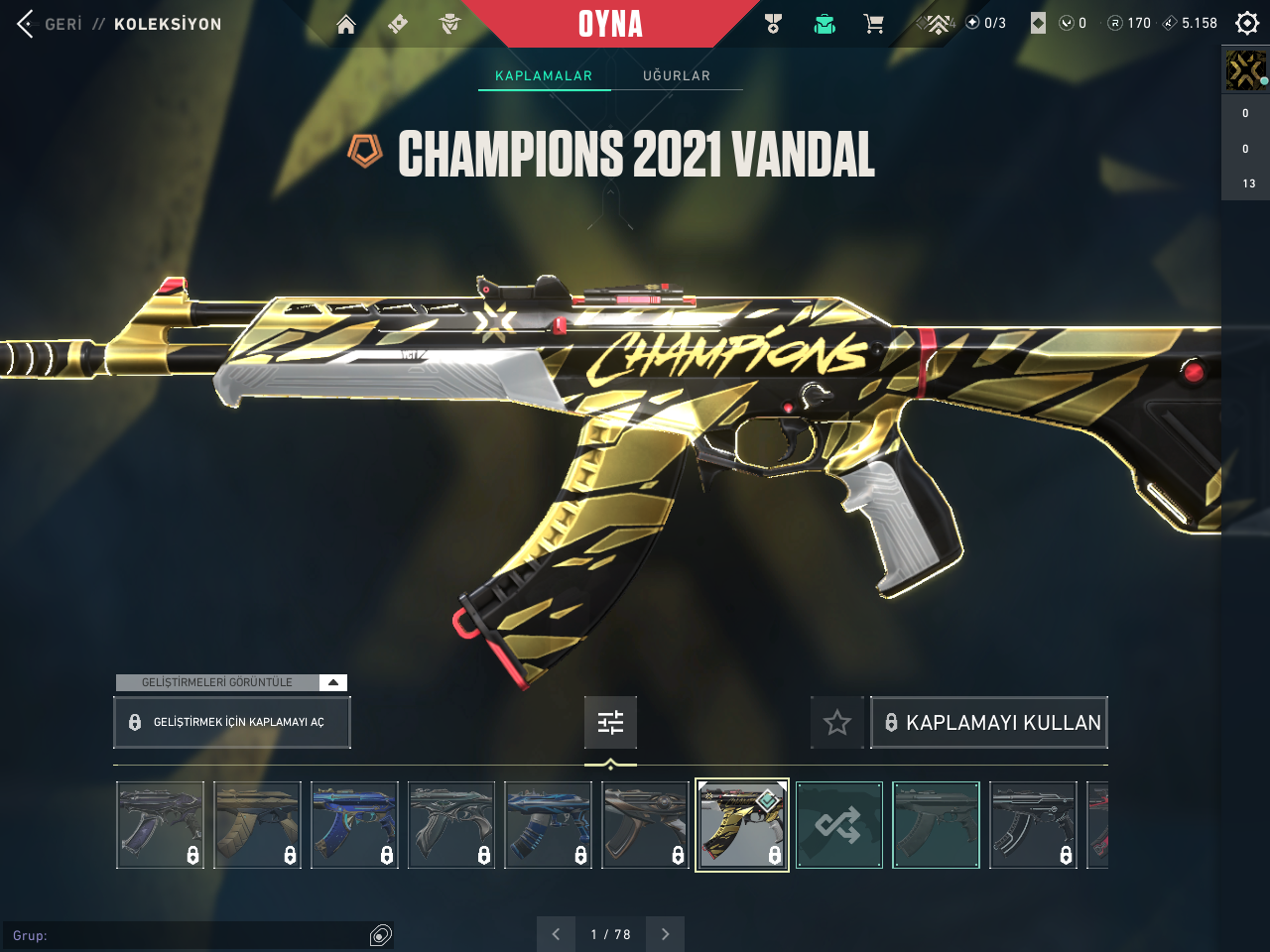
Task: Click the player avatar in social panel
Action: pos(1245,70)
